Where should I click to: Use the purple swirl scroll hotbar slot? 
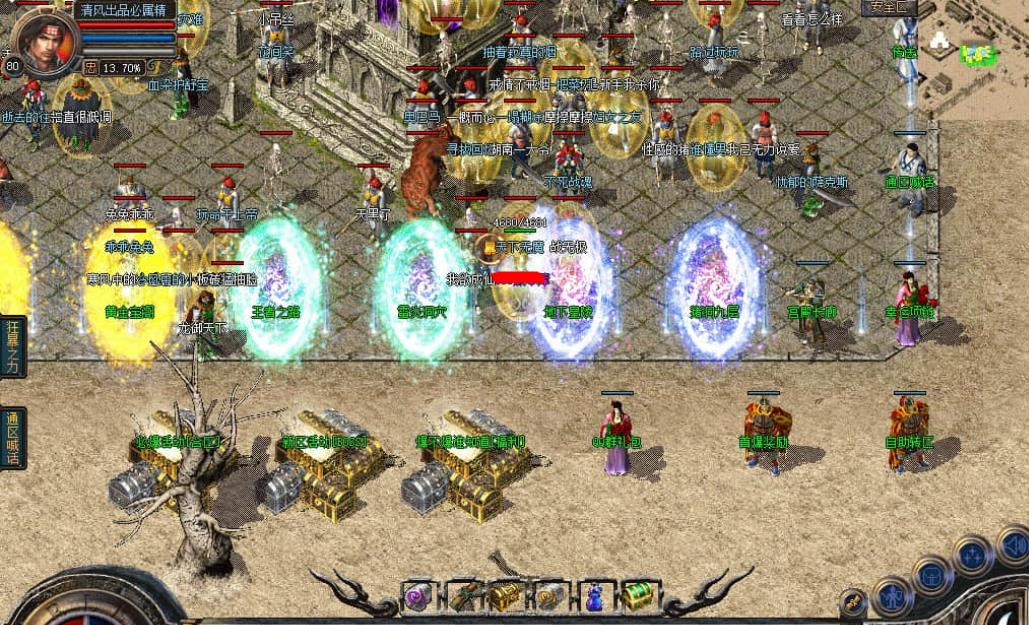[x=416, y=597]
